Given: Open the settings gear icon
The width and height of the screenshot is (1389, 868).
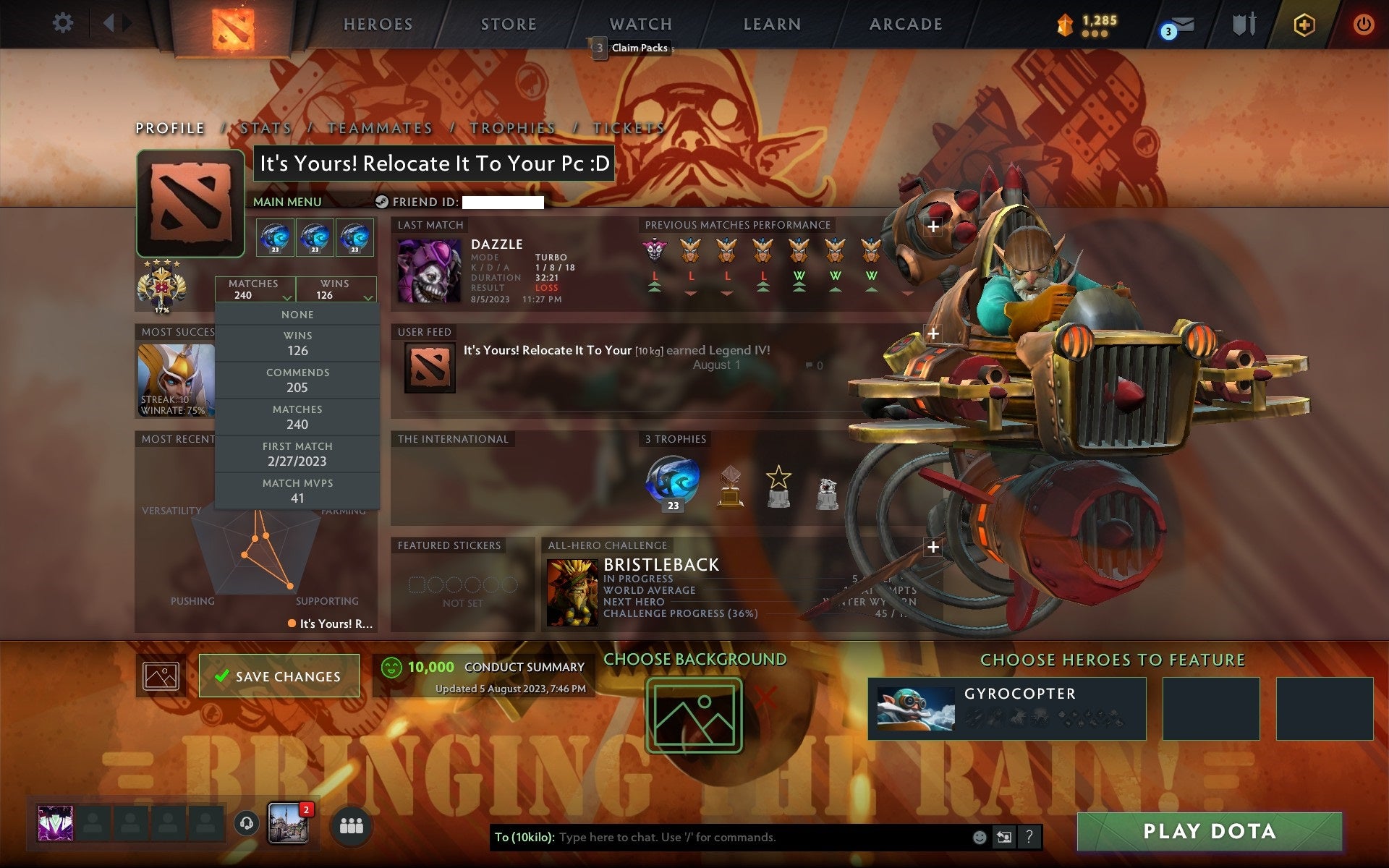Looking at the screenshot, I should [64, 24].
